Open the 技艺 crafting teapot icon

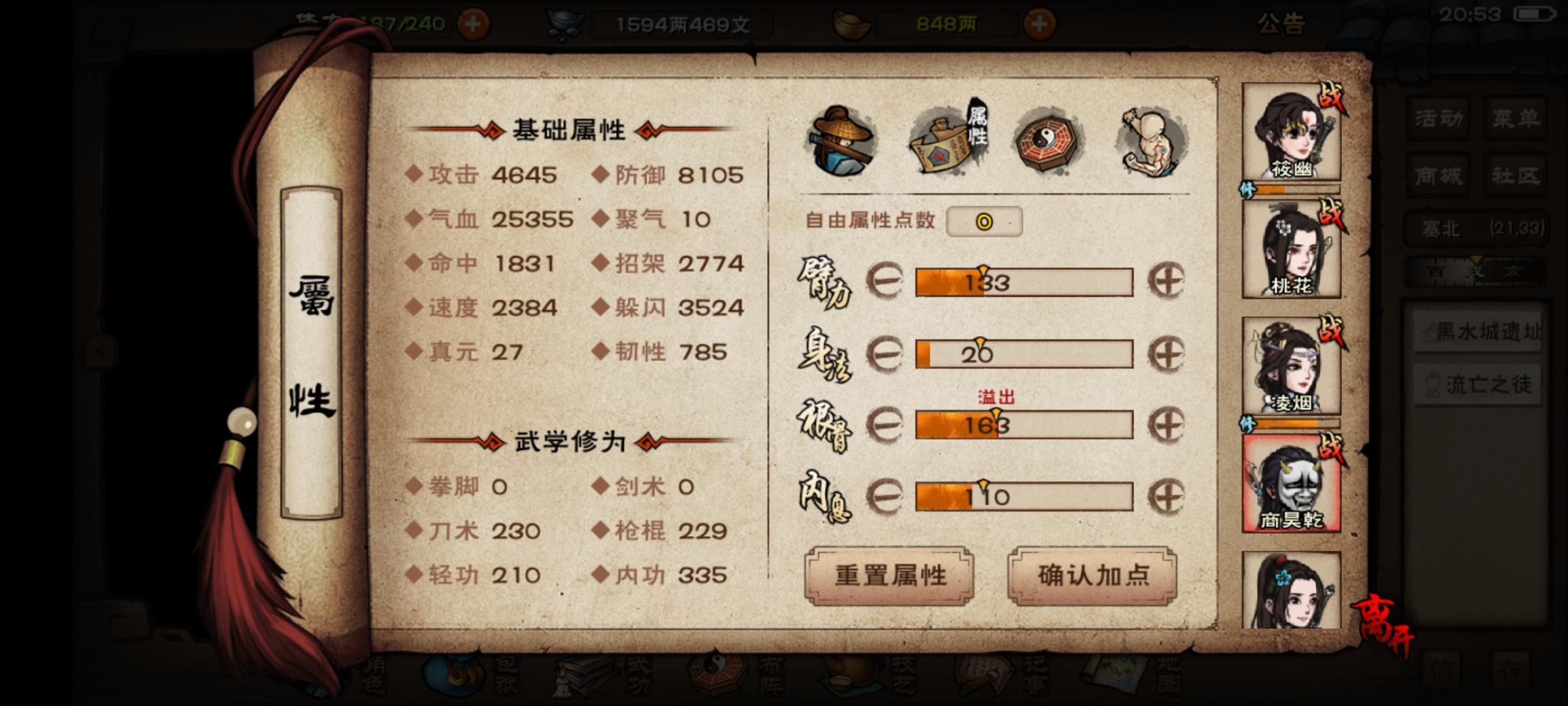click(849, 680)
